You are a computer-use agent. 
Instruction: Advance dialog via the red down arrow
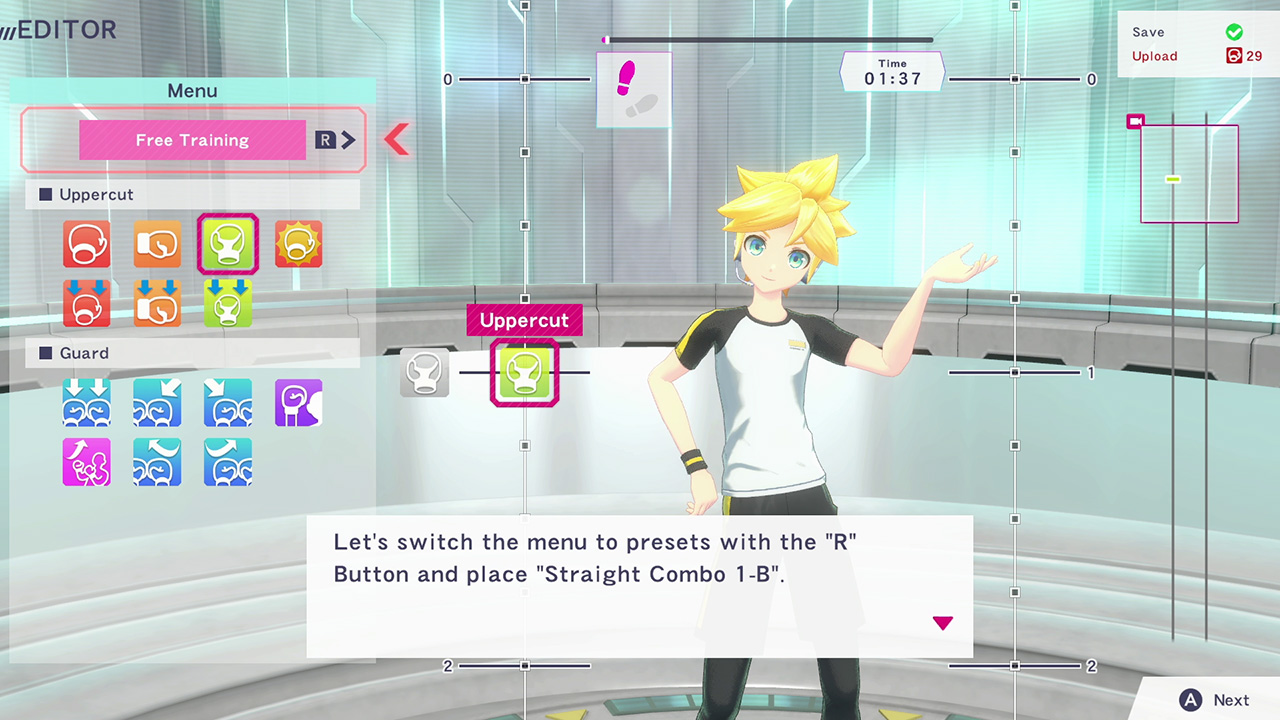pyautogui.click(x=942, y=622)
